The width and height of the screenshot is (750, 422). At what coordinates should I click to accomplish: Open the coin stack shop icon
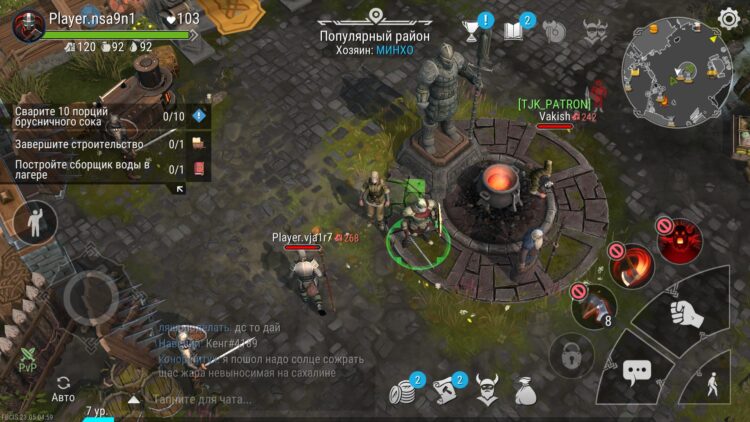tap(404, 391)
